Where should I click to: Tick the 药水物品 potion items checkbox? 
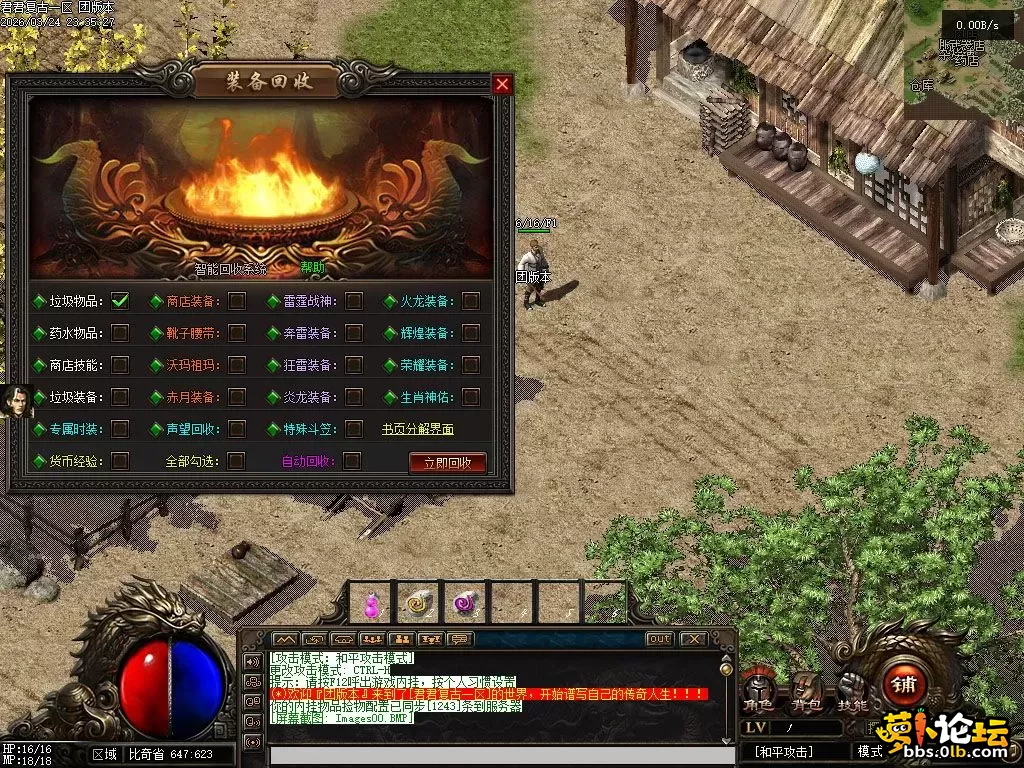[x=120, y=332]
